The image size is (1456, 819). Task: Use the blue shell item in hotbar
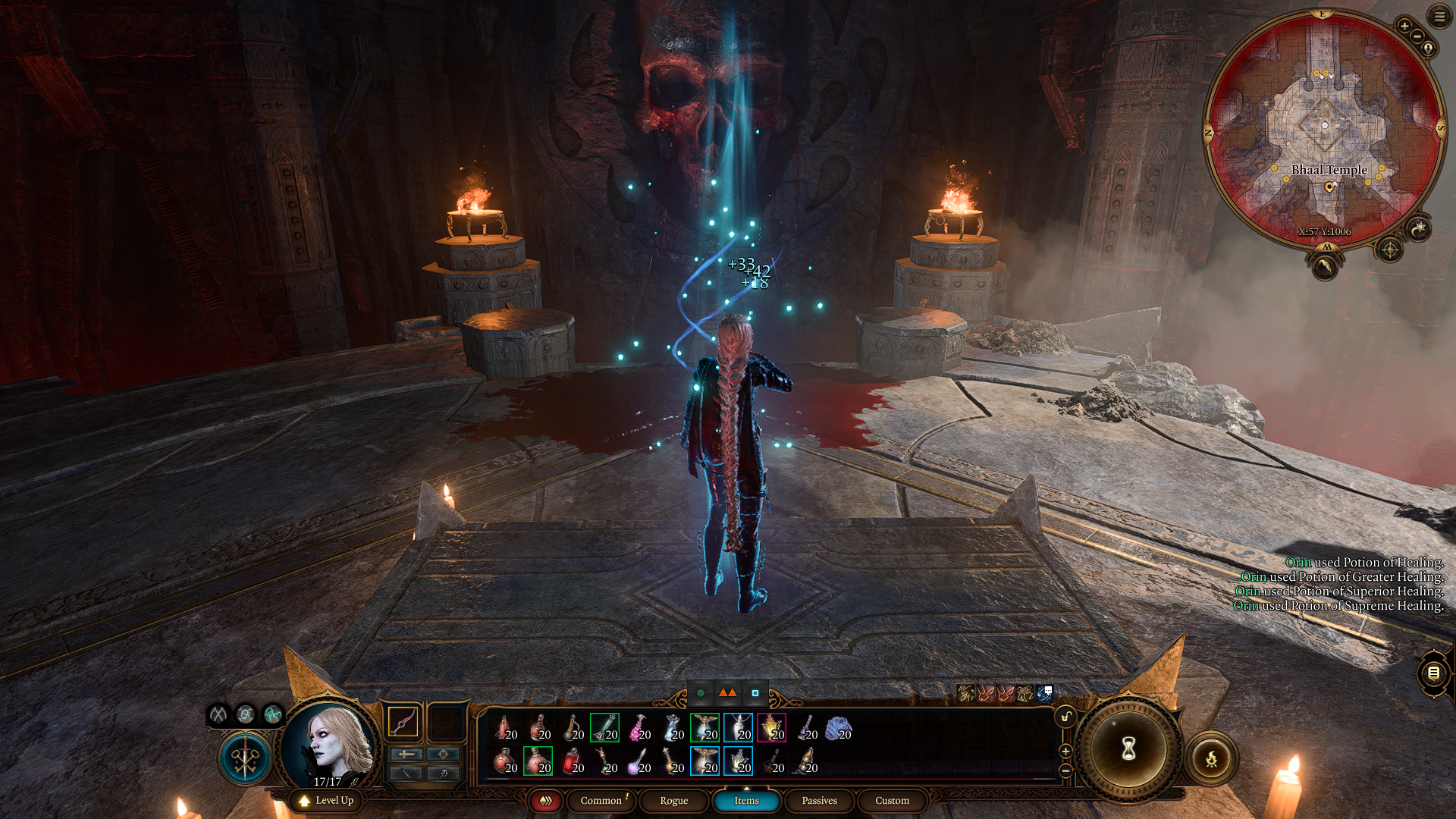point(837,728)
